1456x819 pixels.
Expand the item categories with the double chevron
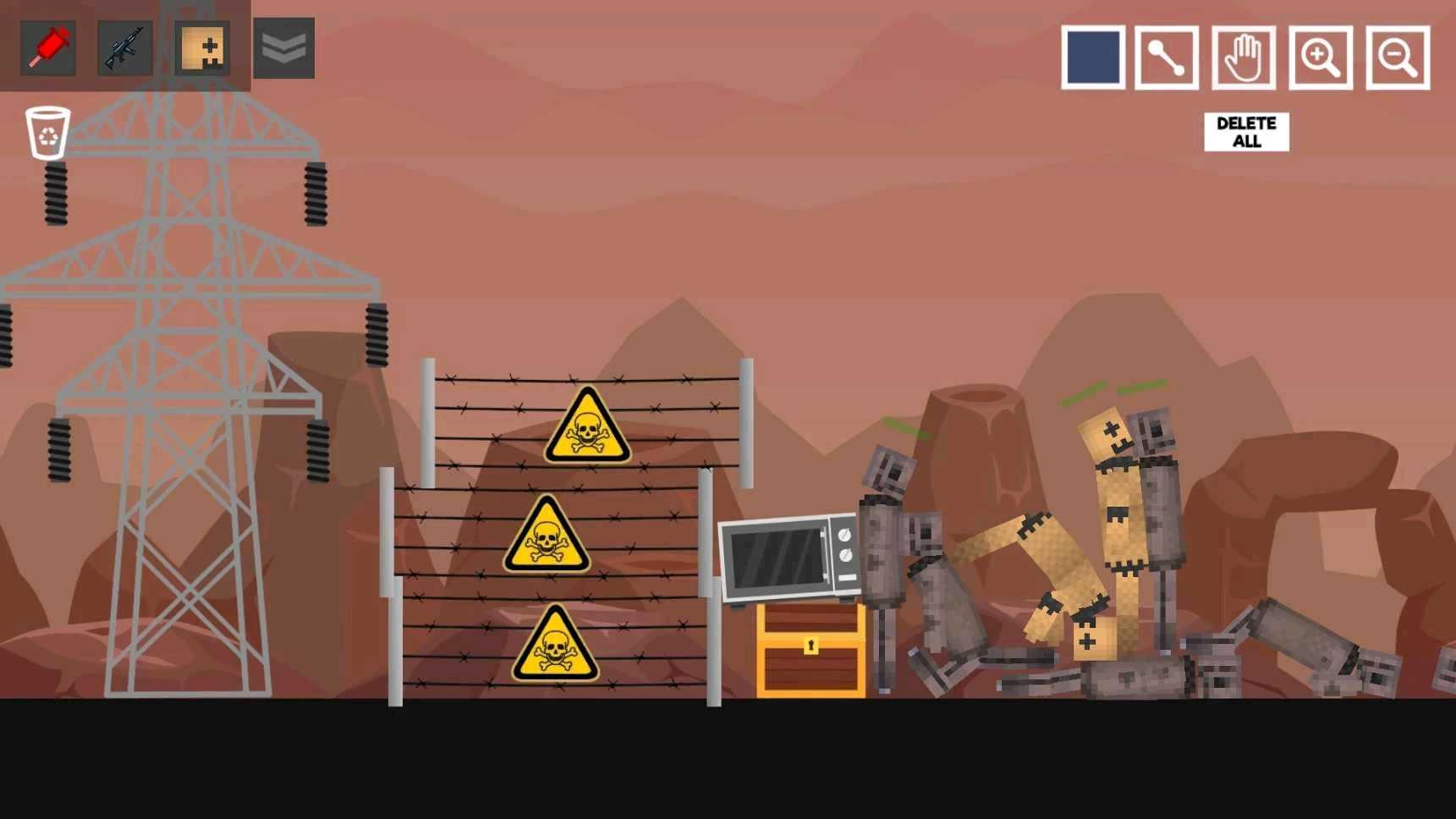(284, 48)
